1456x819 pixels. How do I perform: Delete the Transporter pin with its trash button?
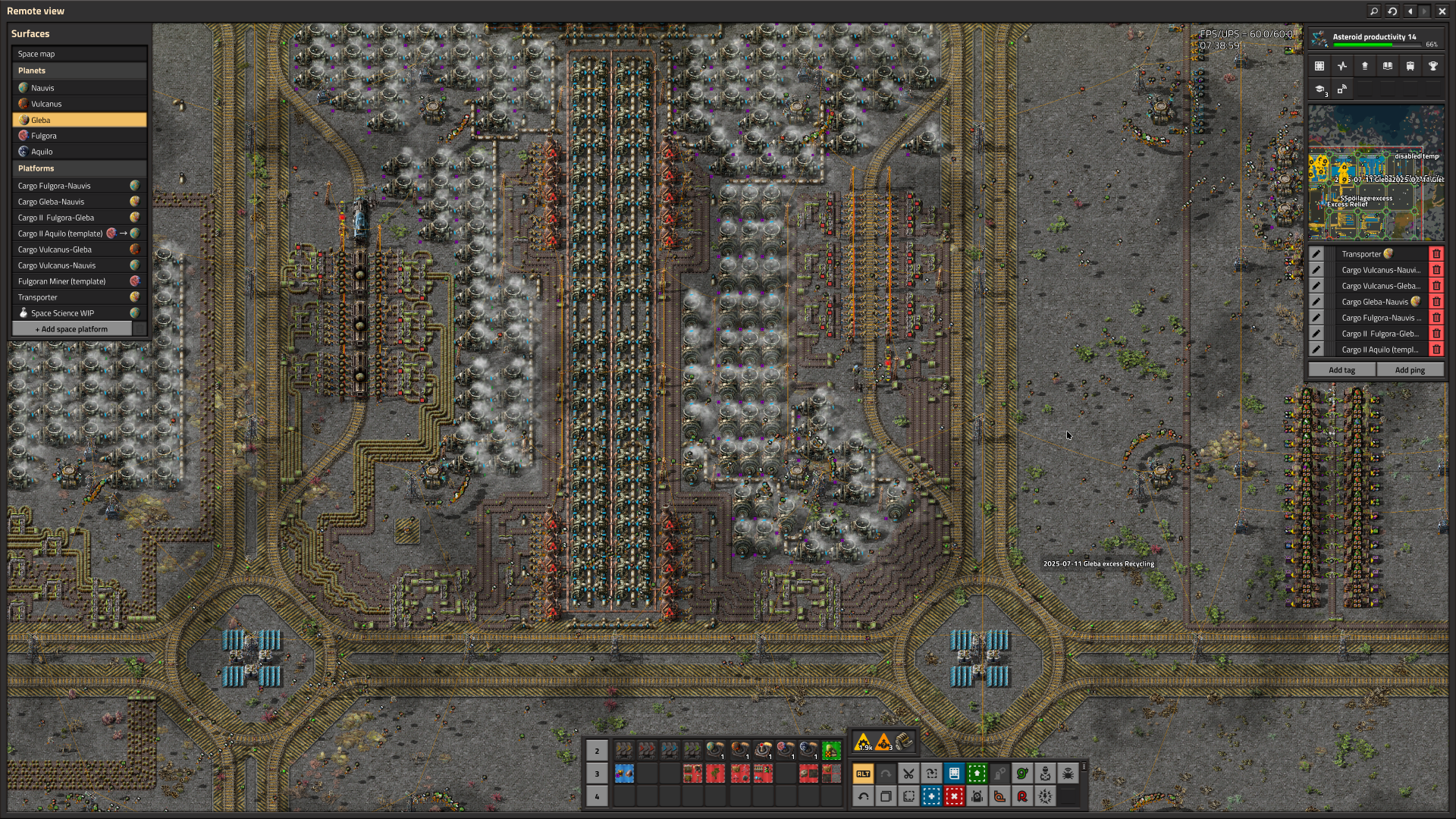point(1436,254)
